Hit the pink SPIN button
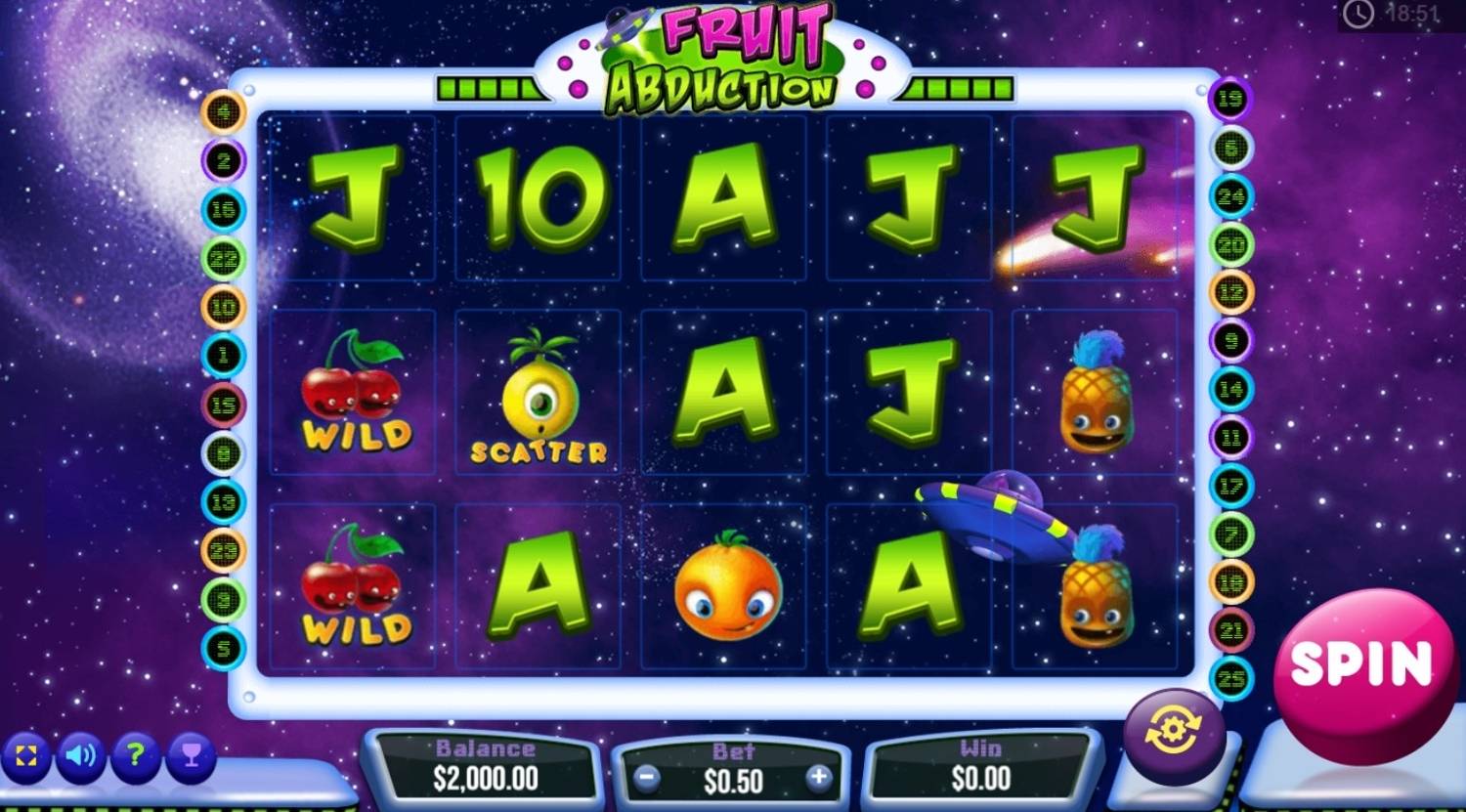1466x812 pixels. pos(1363,664)
